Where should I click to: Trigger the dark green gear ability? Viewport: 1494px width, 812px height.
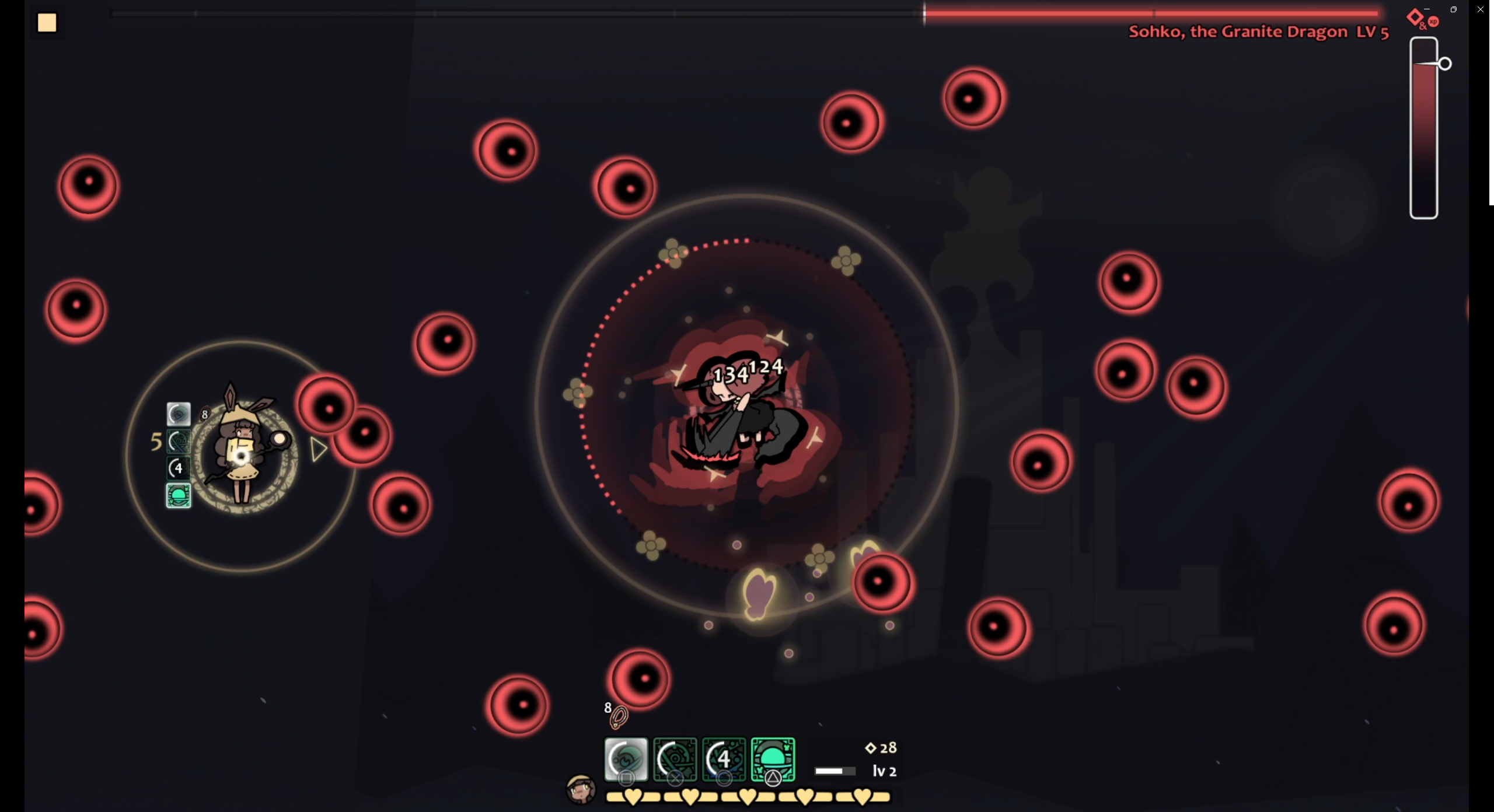675,759
